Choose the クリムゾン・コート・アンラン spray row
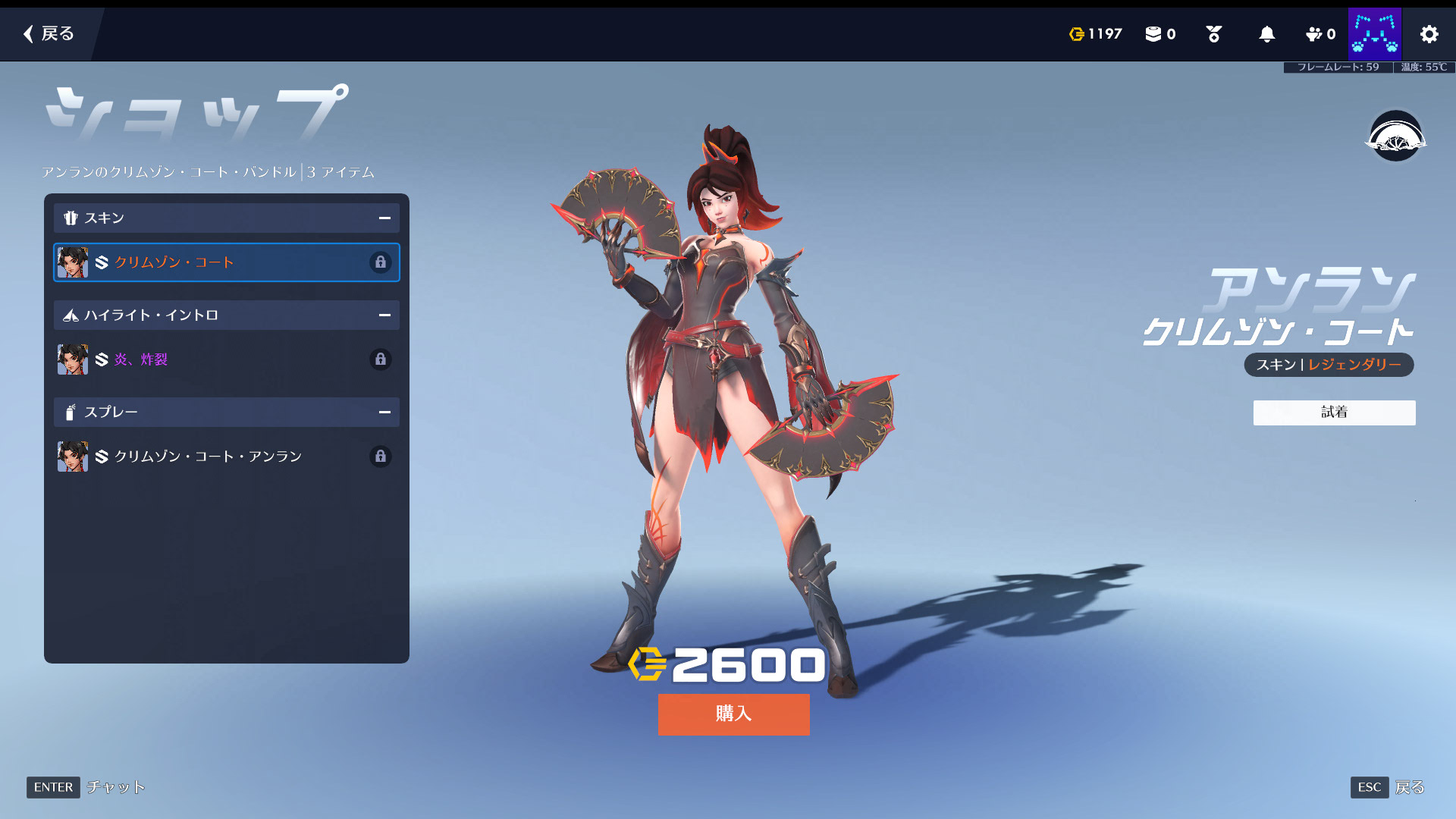Screen dimensions: 1456x819 pos(226,457)
